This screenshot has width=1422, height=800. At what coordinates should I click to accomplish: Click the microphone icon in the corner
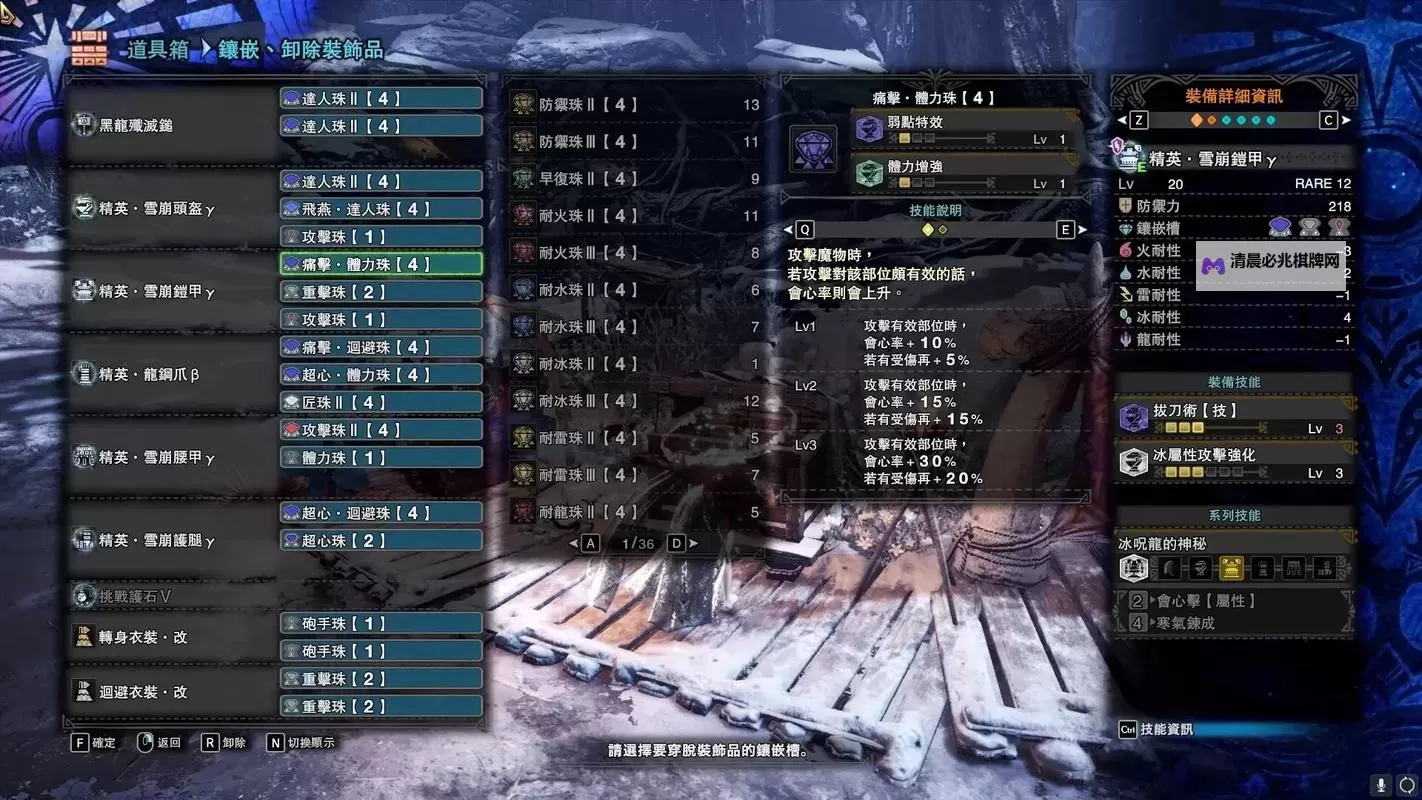(x=1381, y=785)
